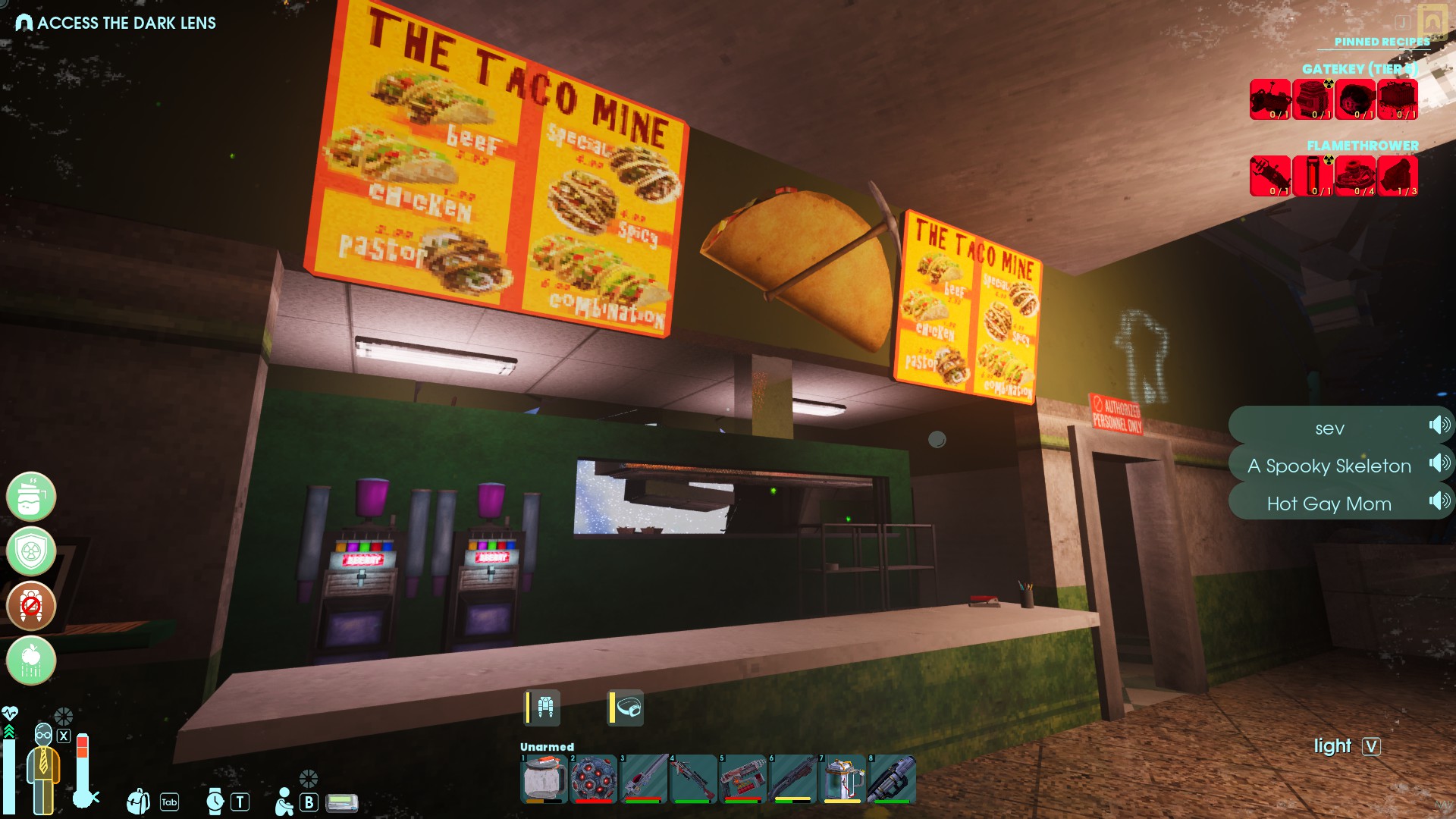Viewport: 1456px width, 819px height.
Task: Select the coffee pot in hotbar slot 1
Action: pos(543,778)
